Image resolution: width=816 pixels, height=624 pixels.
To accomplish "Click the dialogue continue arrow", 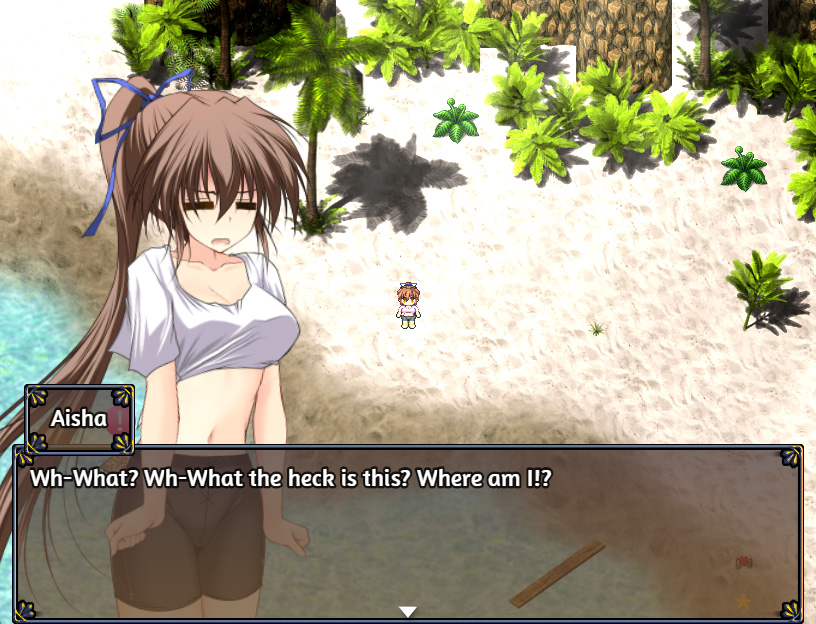I will [x=407, y=611].
